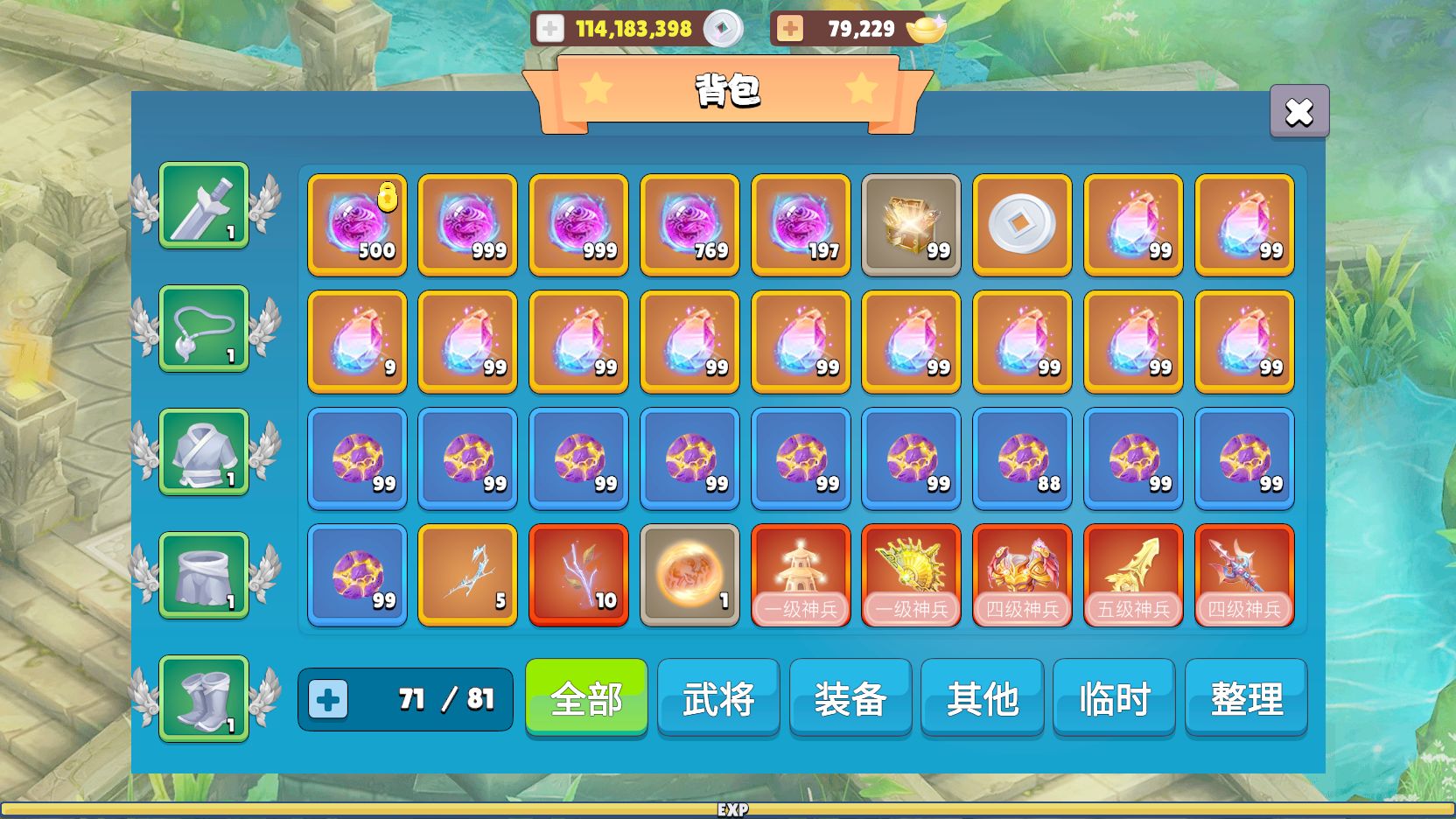Screen dimensions: 1456x819
Task: Click the 整理 sort button
Action: coord(1246,697)
